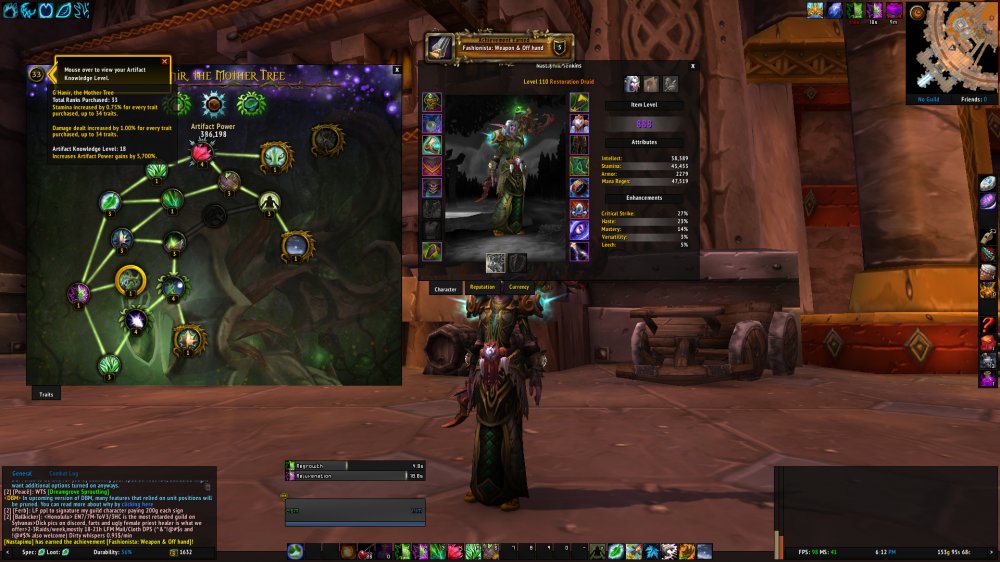Viewport: 1000px width, 562px height.
Task: Select the Character tab
Action: tap(445, 288)
